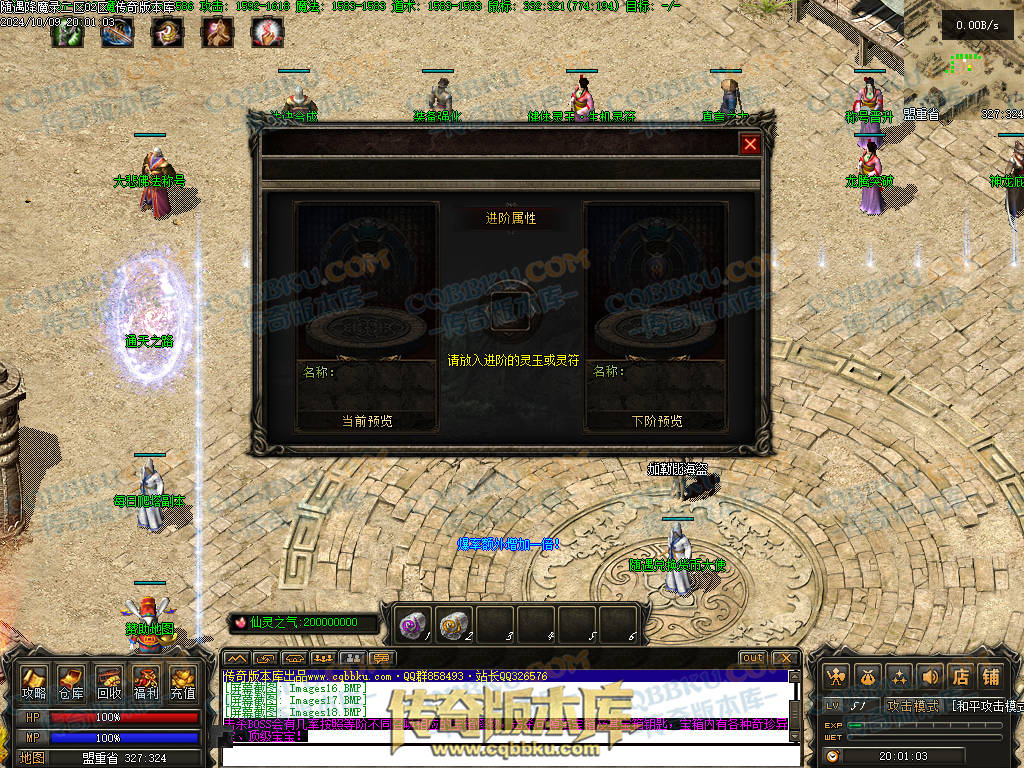
Task: Use the purple spiral stone in hotbar slot 1
Action: tap(413, 623)
